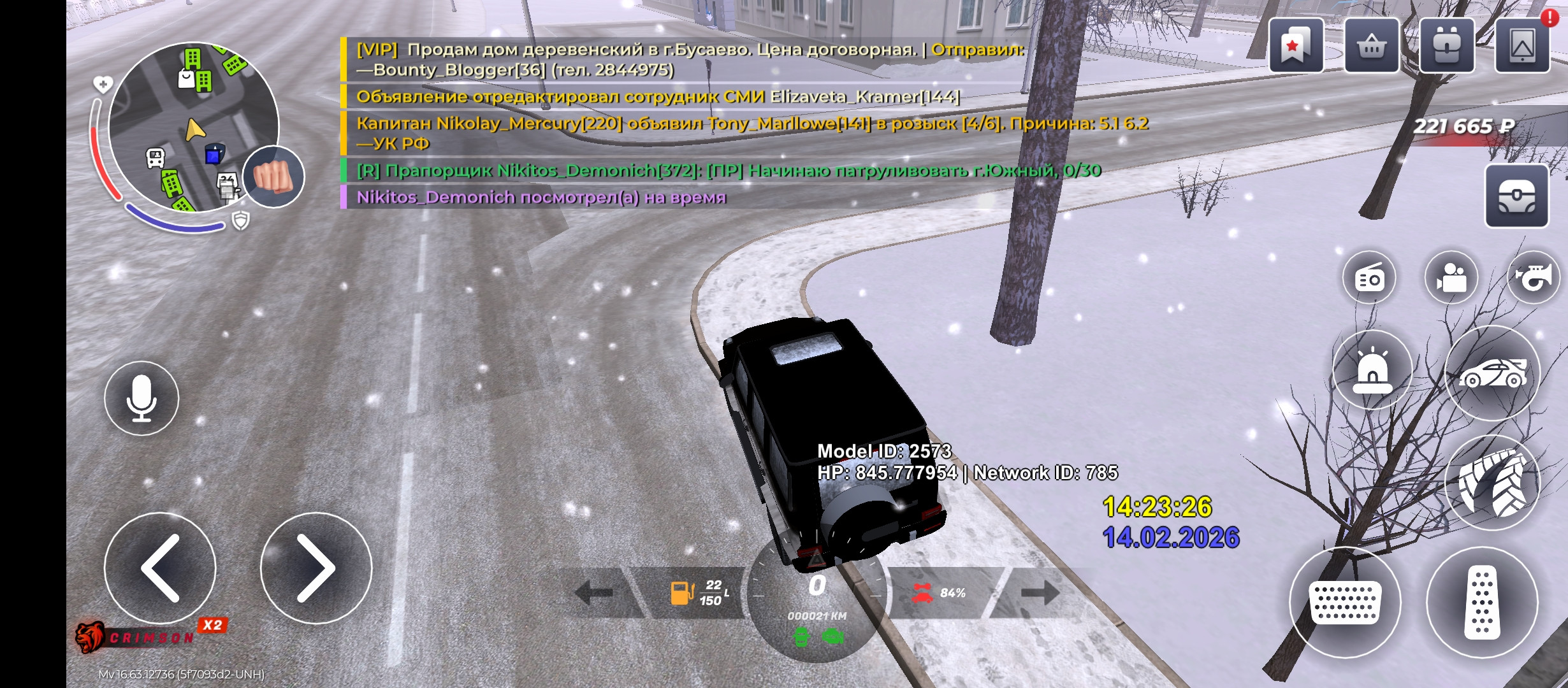Steer left with the left arrow button
1568x688 pixels.
pos(160,568)
